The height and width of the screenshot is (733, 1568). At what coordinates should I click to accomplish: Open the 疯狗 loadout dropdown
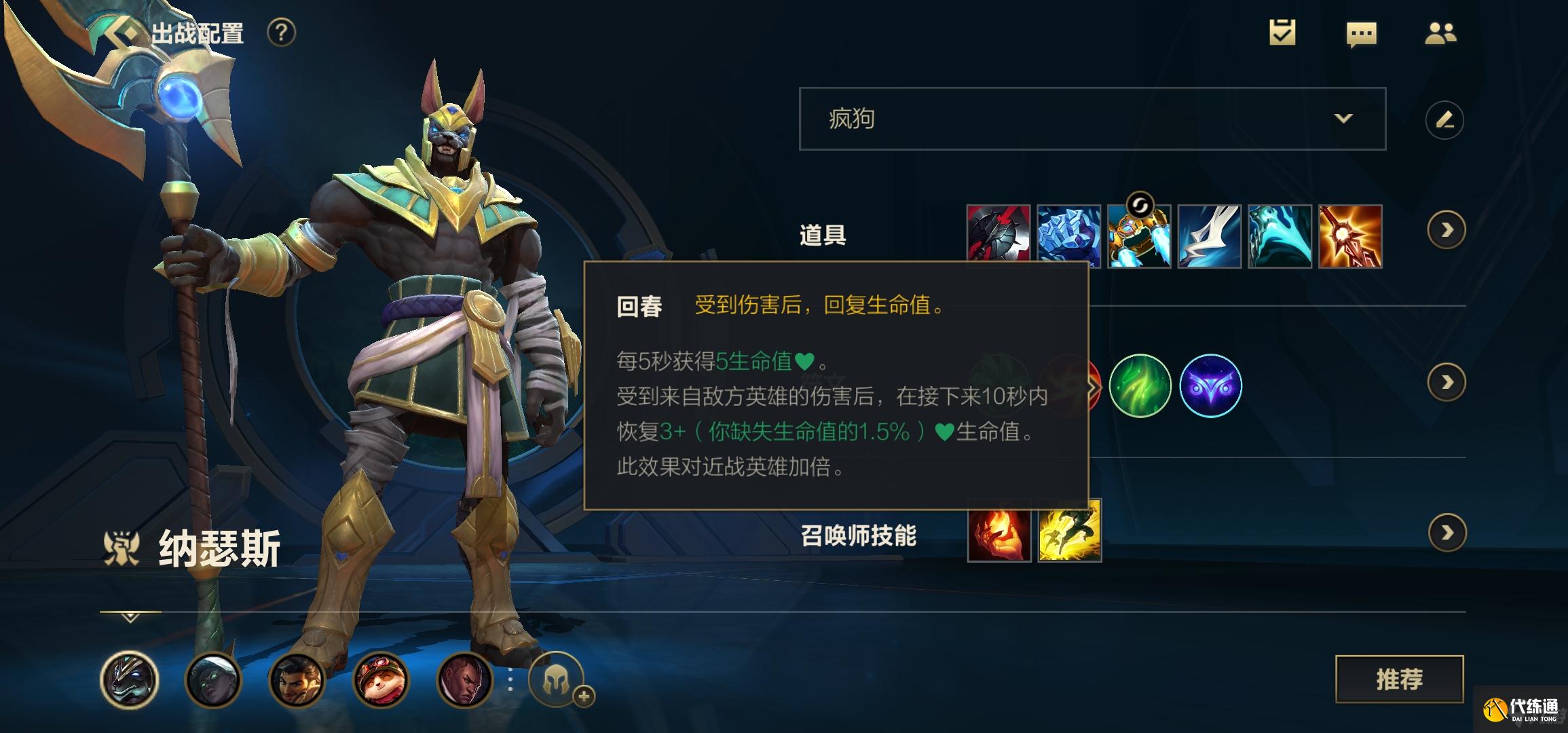tap(1093, 119)
